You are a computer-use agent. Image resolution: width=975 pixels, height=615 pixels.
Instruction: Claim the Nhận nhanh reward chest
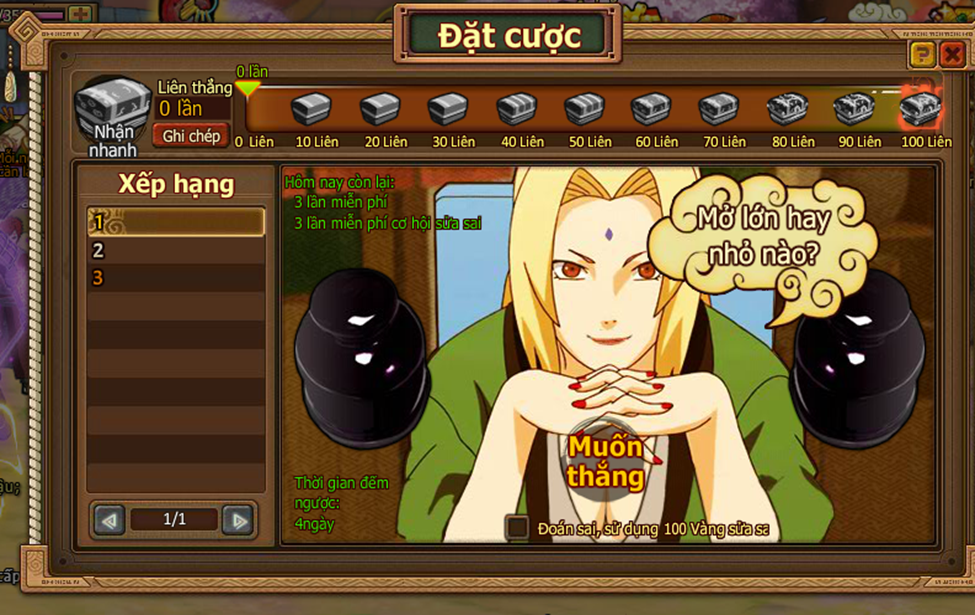click(113, 108)
